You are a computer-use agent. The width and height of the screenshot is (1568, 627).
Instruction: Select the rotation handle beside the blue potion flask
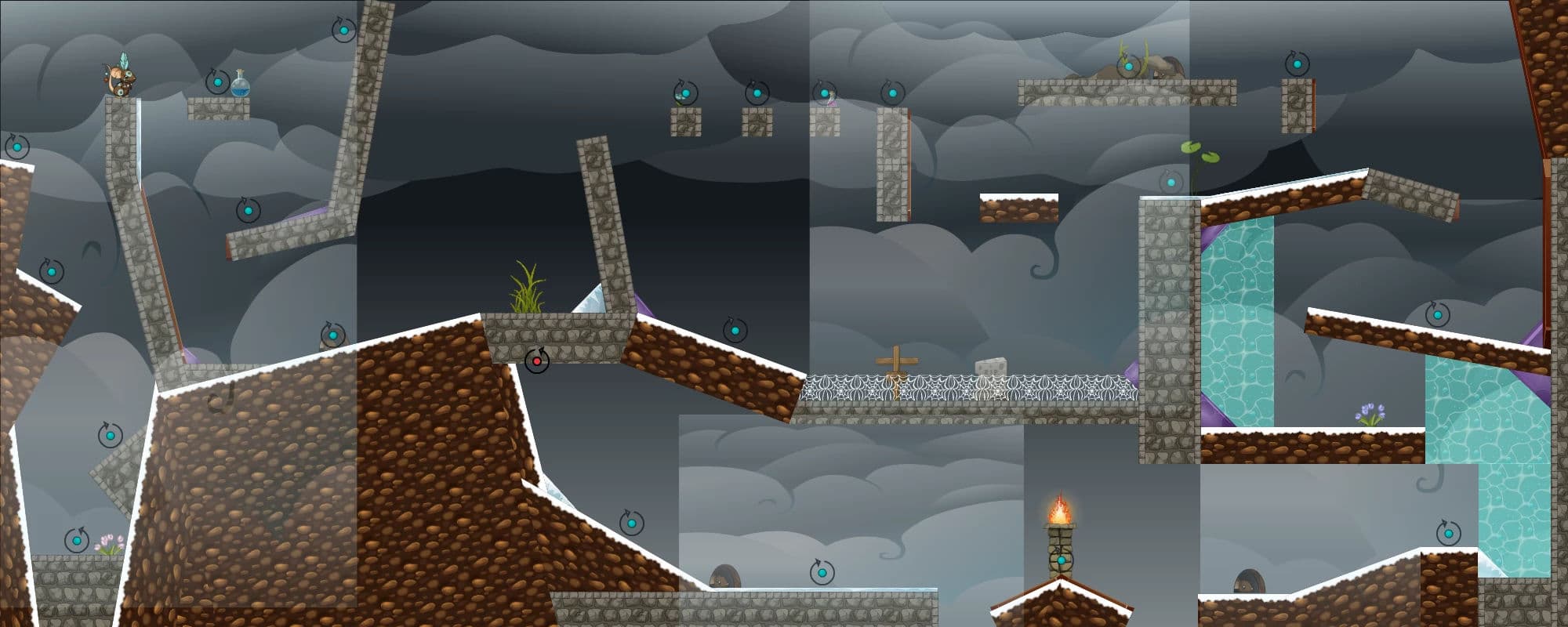(x=217, y=81)
